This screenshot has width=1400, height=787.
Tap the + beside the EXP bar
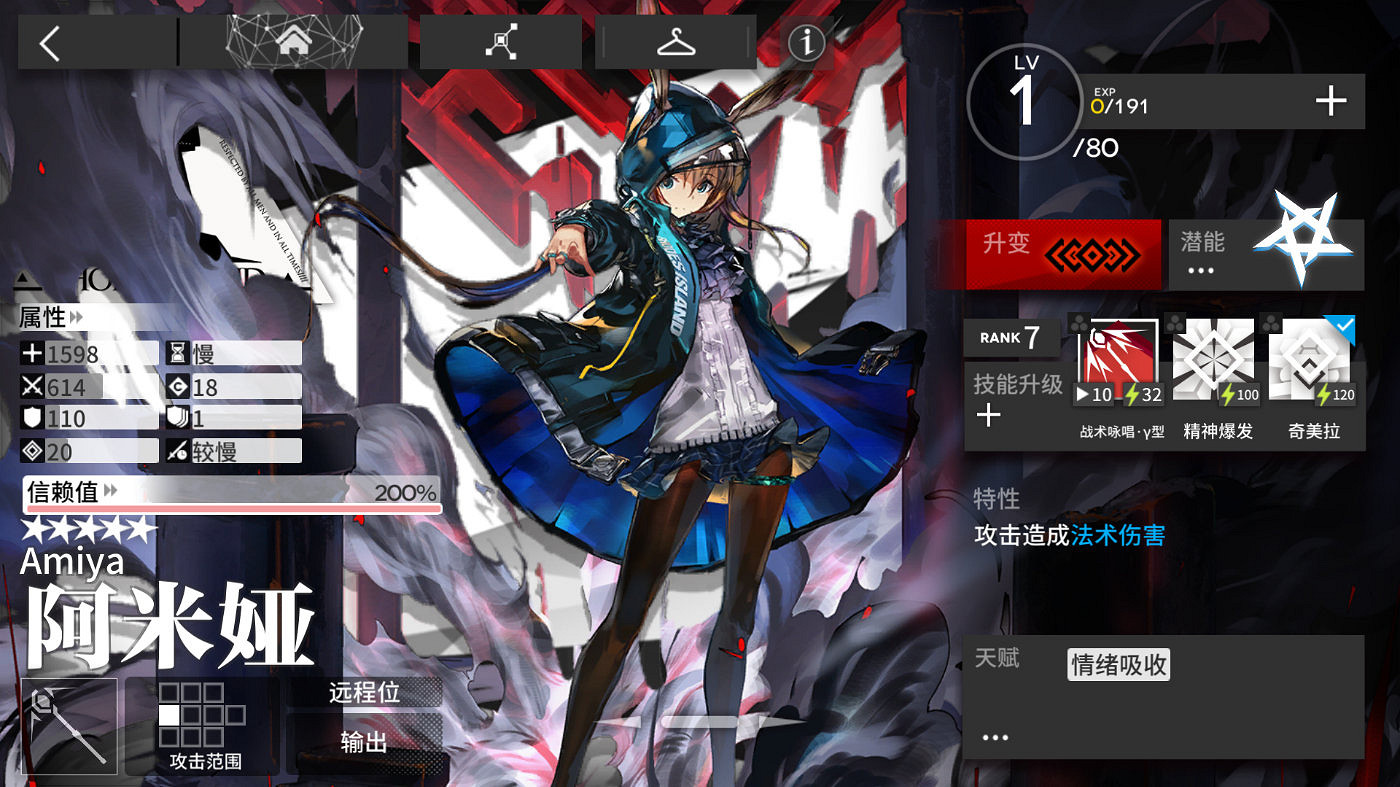tap(1331, 99)
